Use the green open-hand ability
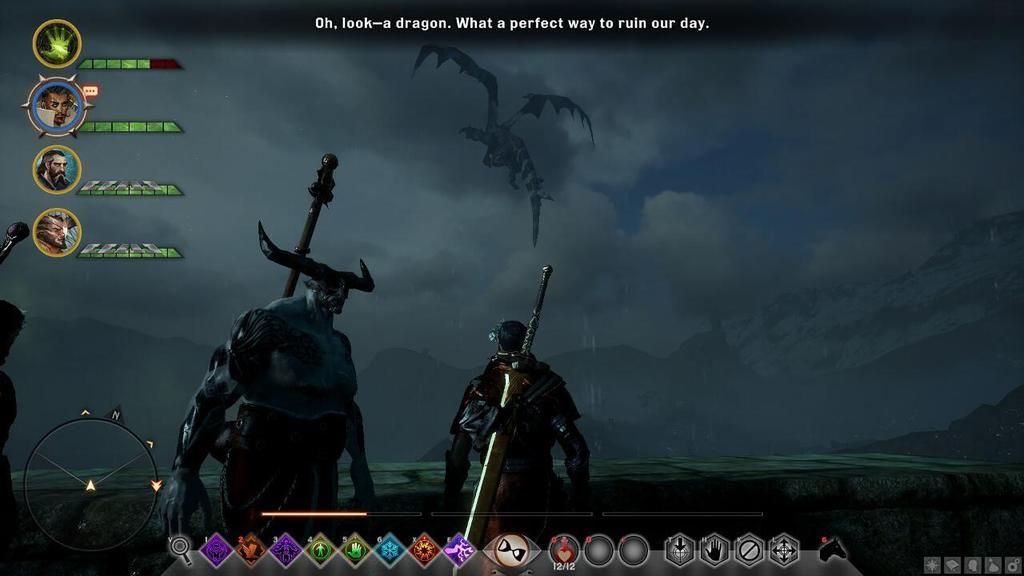Image resolution: width=1024 pixels, height=576 pixels. coord(354,550)
